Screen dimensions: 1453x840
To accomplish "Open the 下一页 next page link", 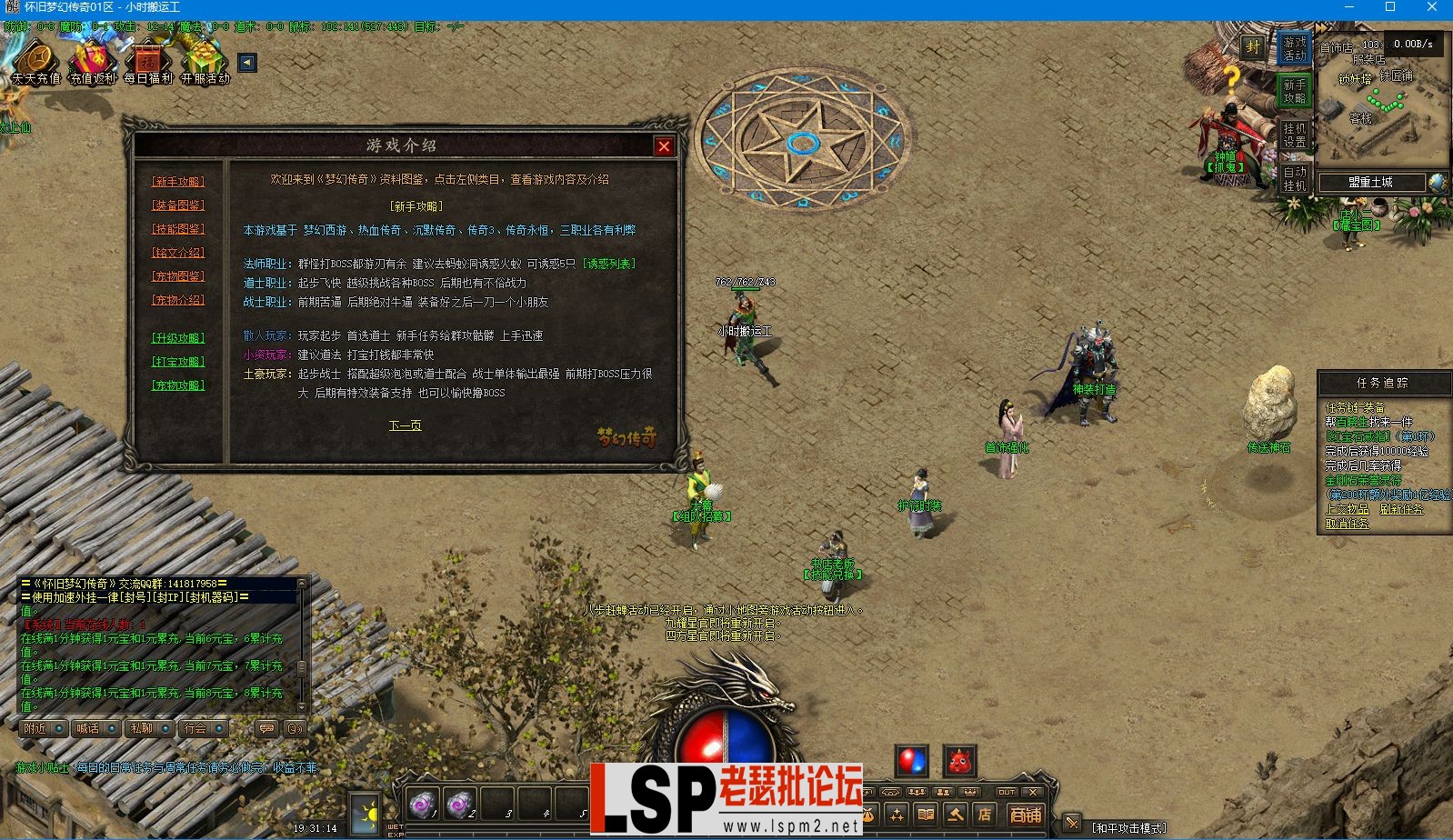I will coord(404,425).
